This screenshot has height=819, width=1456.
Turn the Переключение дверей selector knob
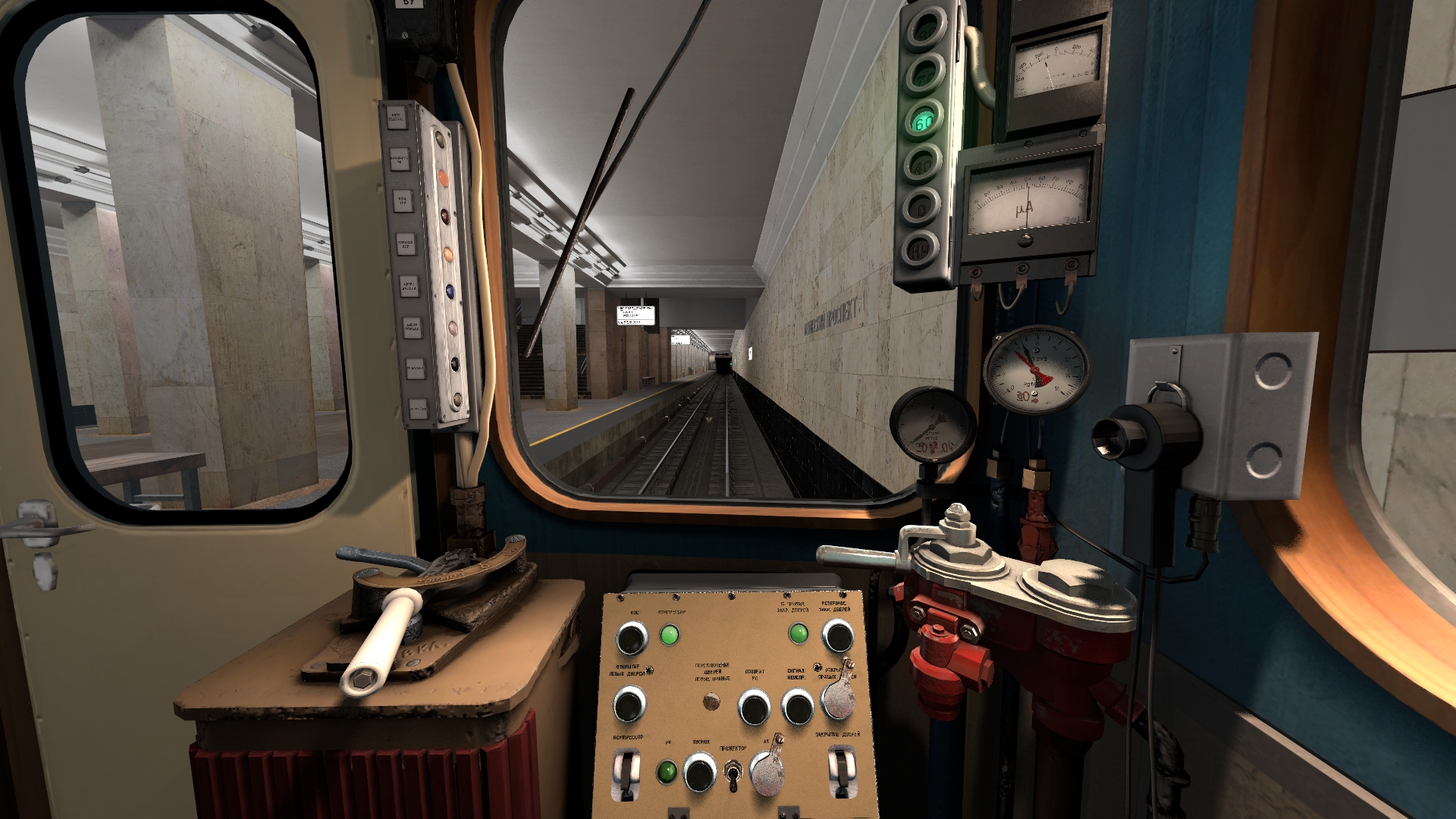(x=711, y=701)
